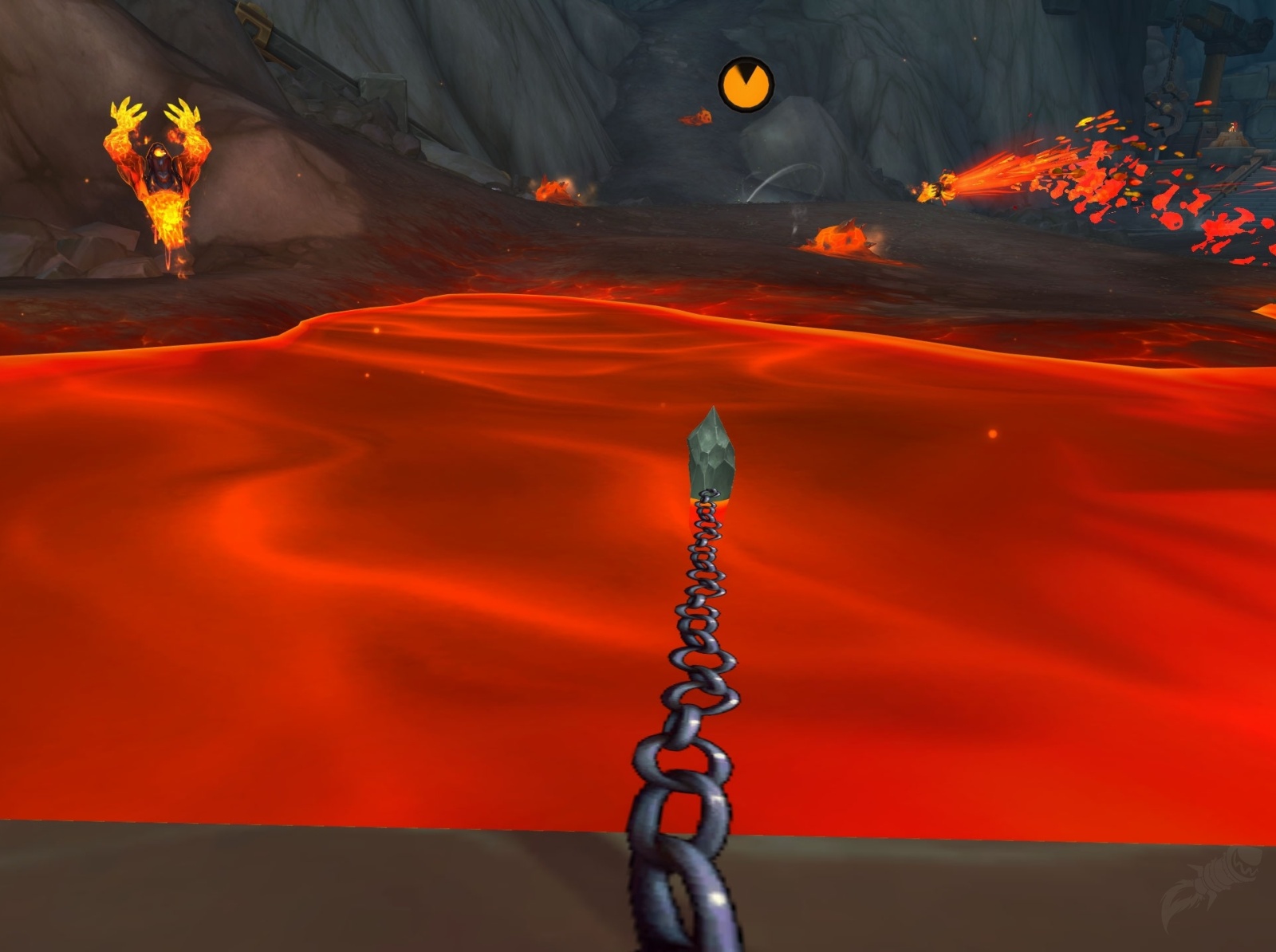Click the orange circular quest marker icon
The width and height of the screenshot is (1276, 952).
[746, 83]
